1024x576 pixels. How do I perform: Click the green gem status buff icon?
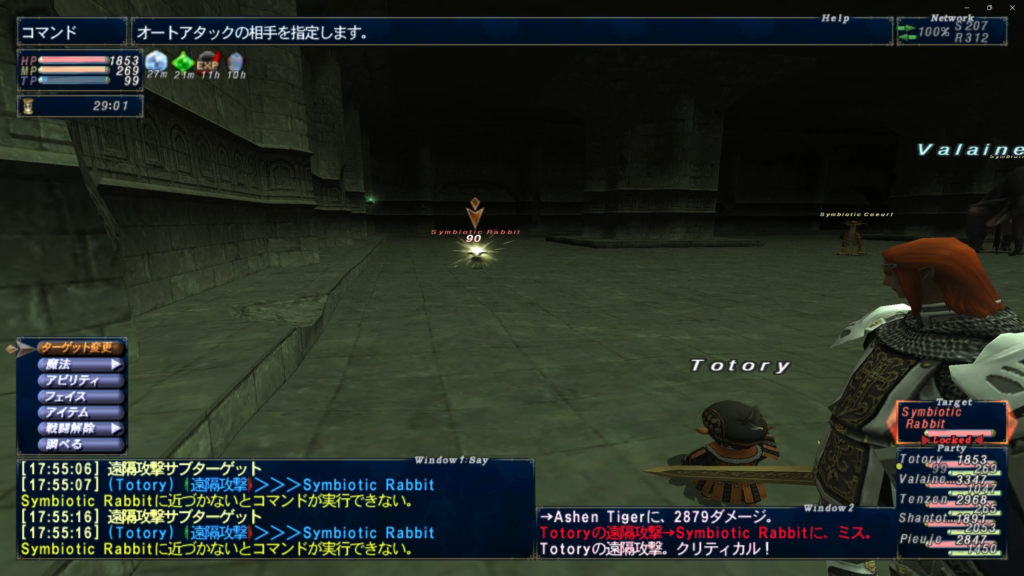pos(182,62)
